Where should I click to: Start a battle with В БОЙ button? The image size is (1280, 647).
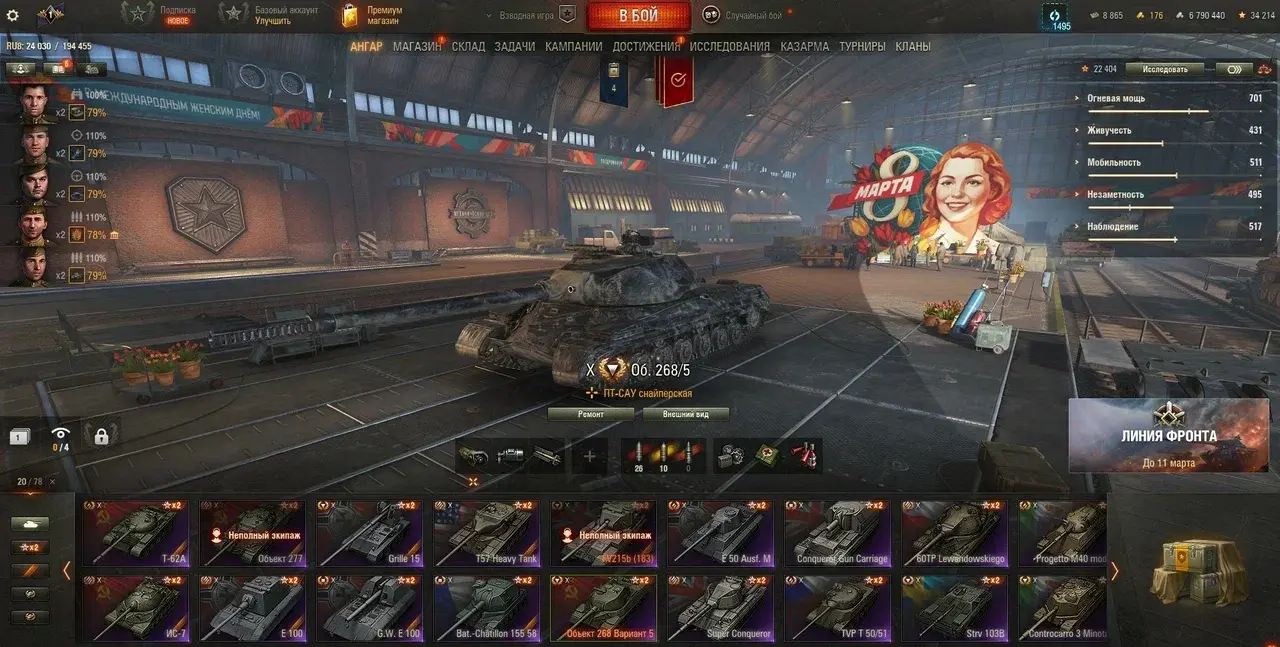(638, 15)
